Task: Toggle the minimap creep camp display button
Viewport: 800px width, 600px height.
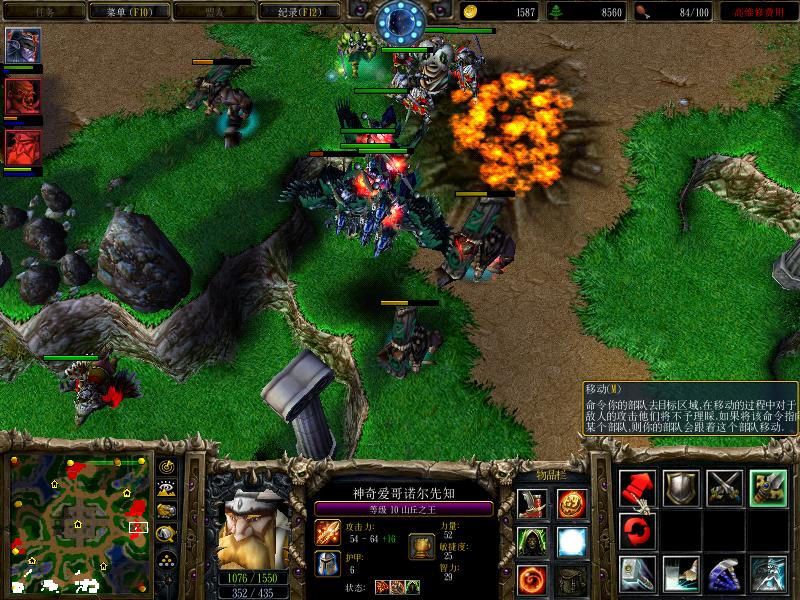Action: [x=167, y=533]
